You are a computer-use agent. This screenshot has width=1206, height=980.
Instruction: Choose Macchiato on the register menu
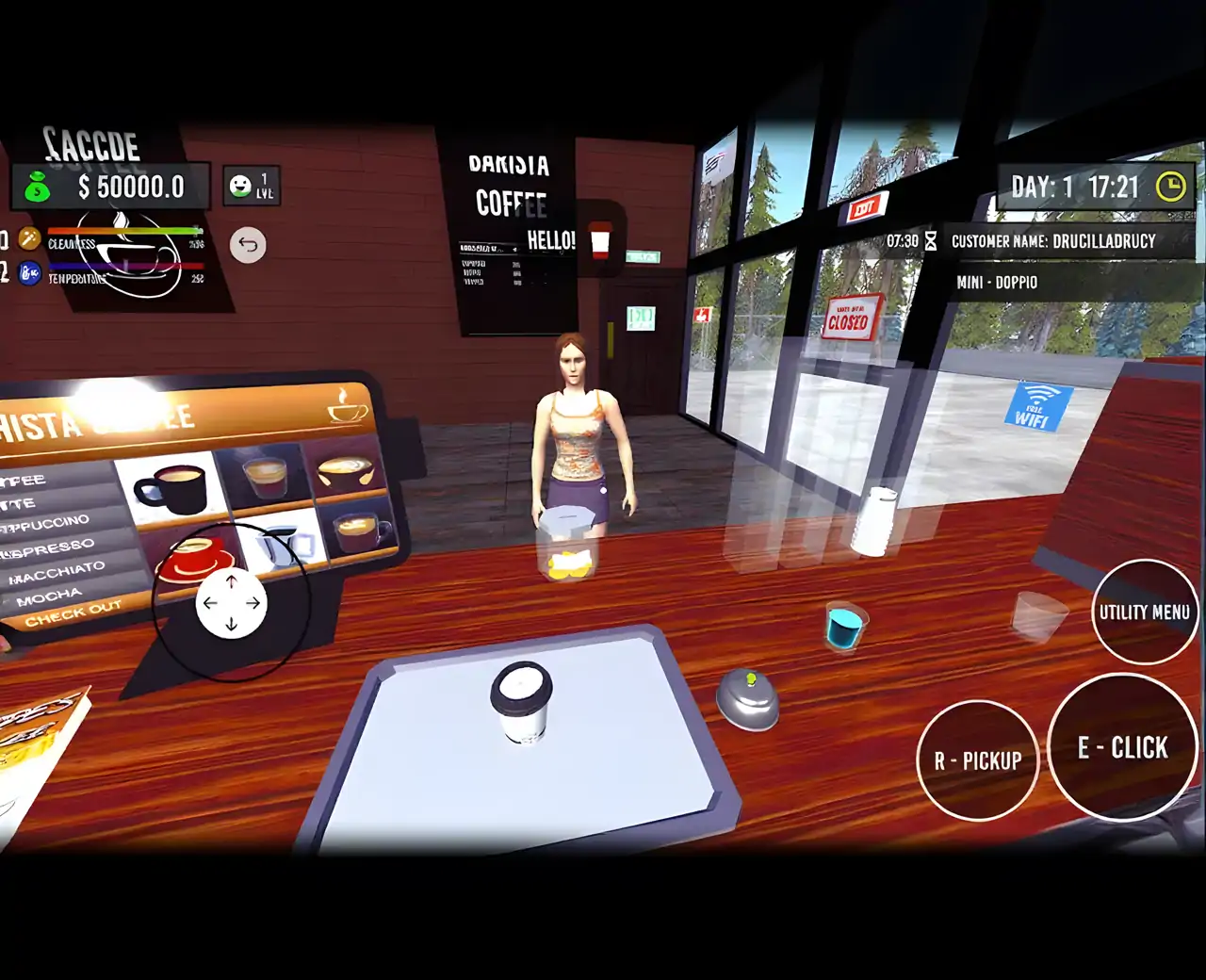click(x=57, y=571)
